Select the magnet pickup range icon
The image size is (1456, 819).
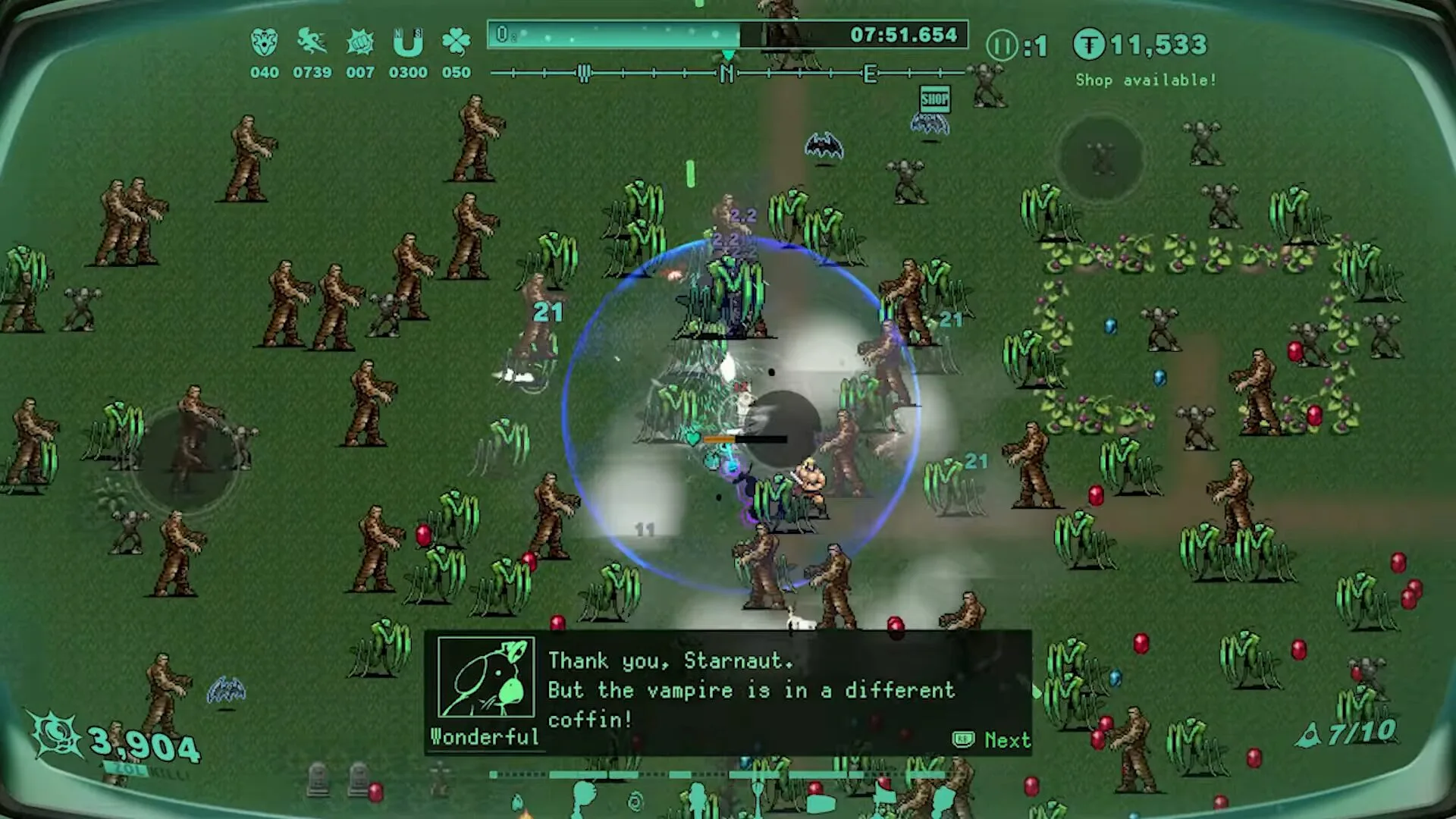point(408,42)
